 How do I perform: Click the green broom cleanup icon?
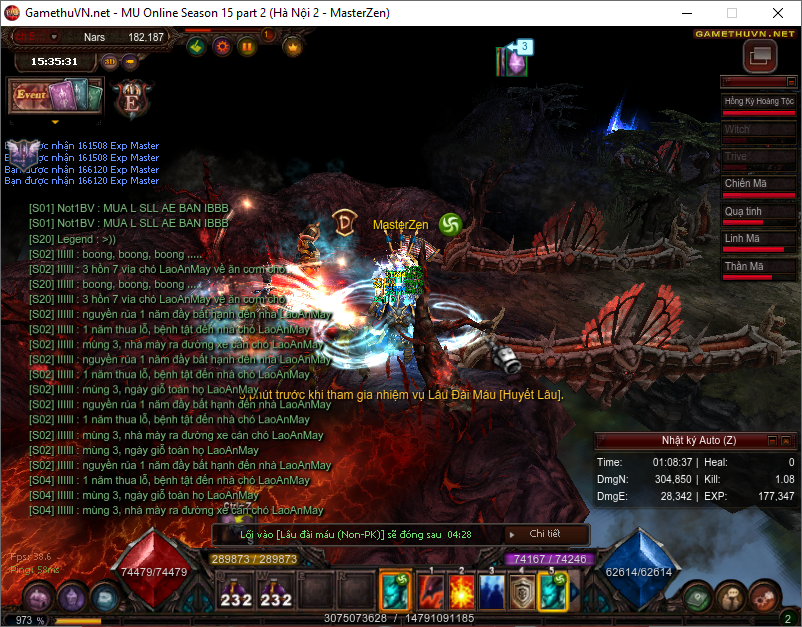pos(198,46)
